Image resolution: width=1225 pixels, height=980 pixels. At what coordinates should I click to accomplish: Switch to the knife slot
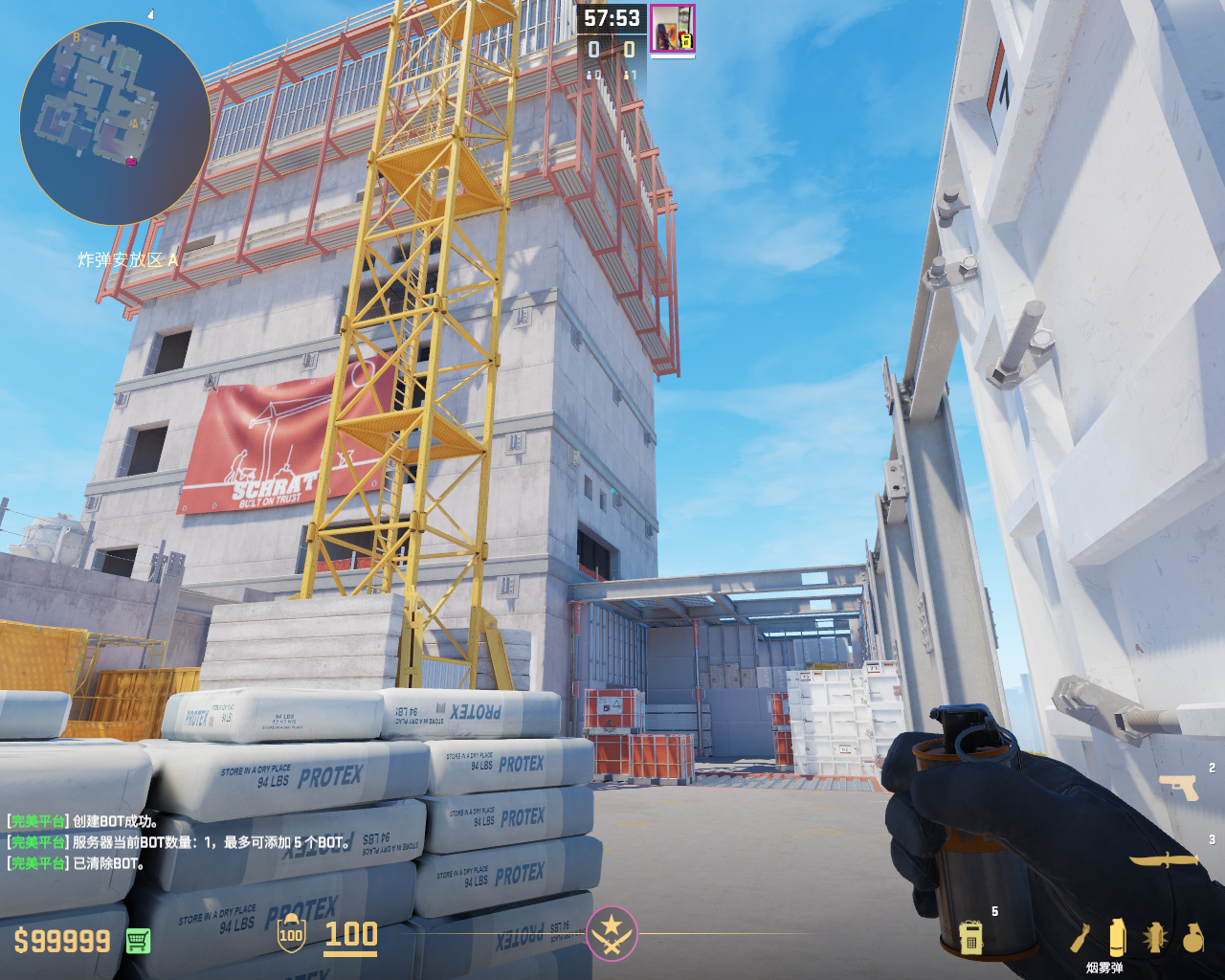[1164, 858]
